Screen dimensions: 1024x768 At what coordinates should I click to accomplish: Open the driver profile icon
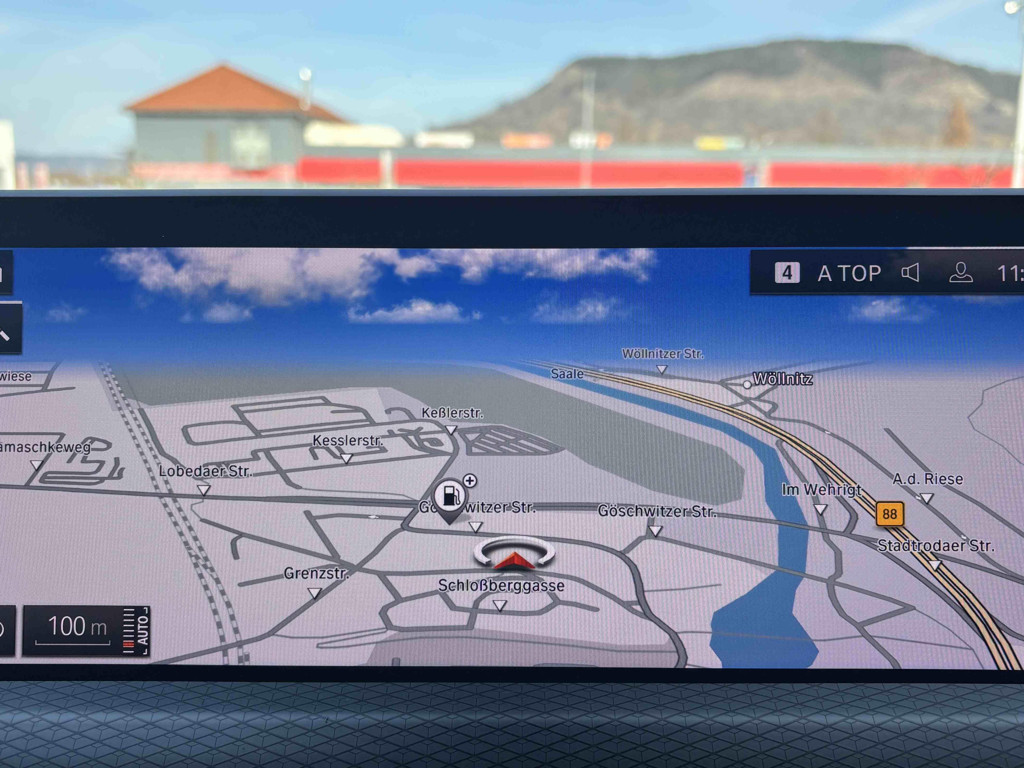pos(960,273)
